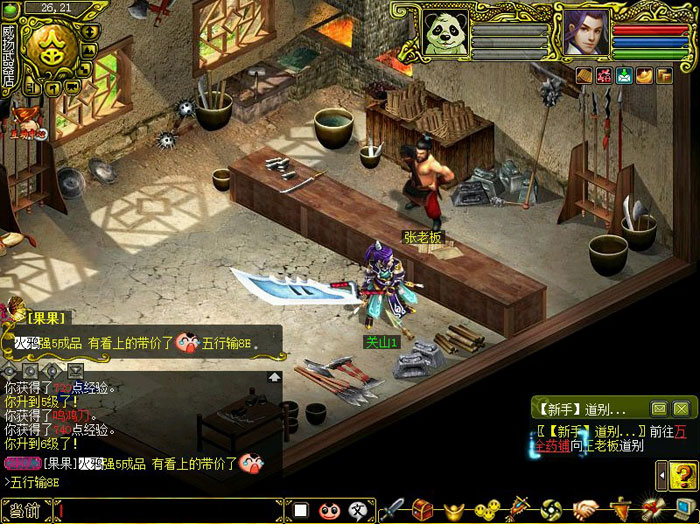700x524 pixels.
Task: Open the treasure chest inventory icon
Action: click(x=423, y=509)
